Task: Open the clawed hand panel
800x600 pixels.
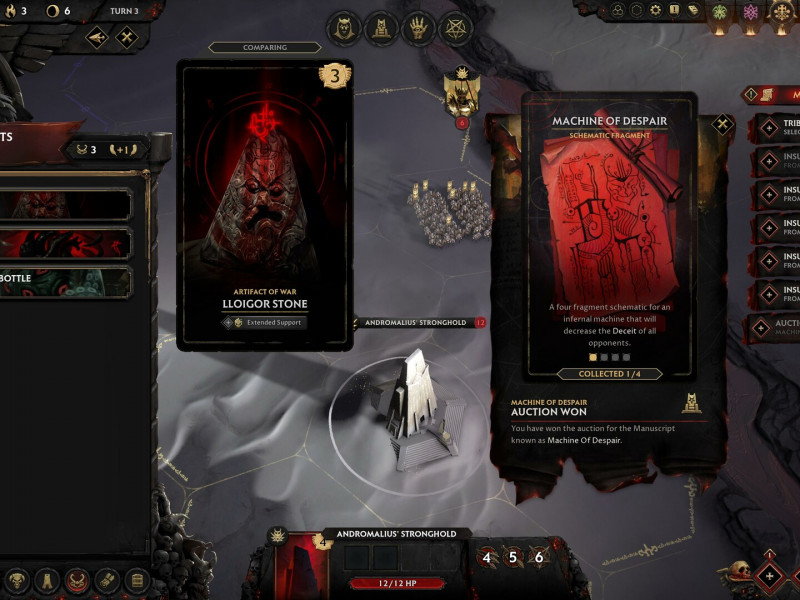Action: point(419,27)
